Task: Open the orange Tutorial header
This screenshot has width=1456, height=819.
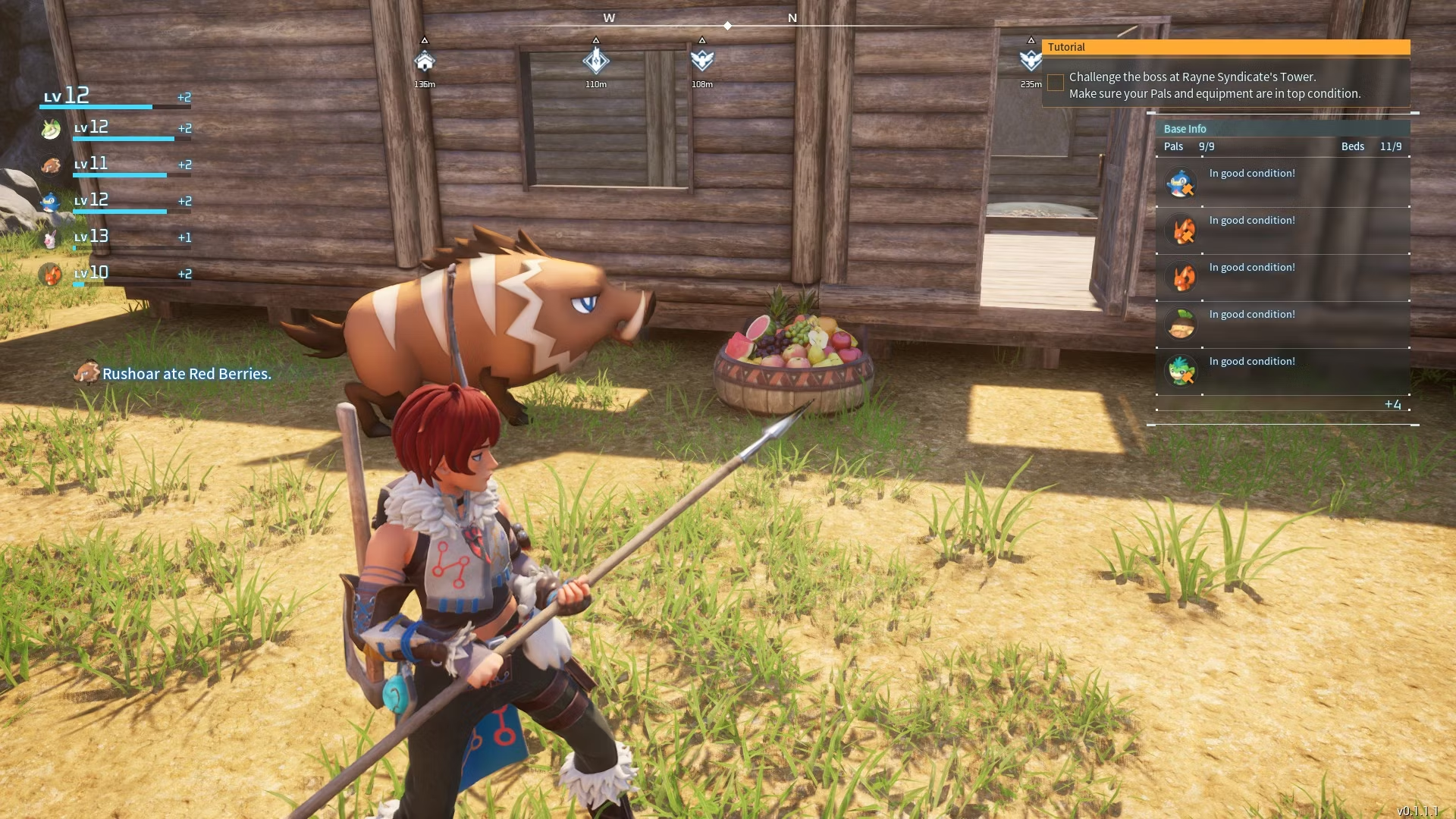Action: pos(1225,47)
